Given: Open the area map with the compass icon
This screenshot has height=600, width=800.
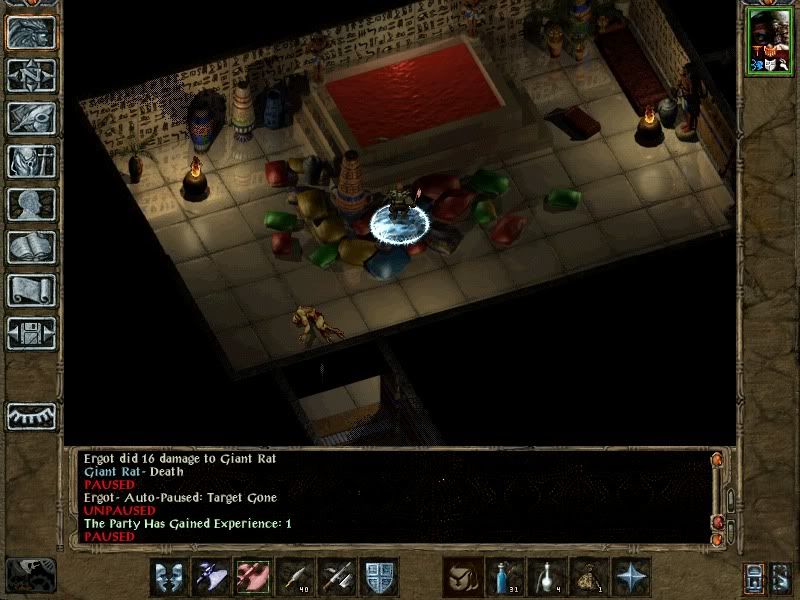Looking at the screenshot, I should click(31, 75).
